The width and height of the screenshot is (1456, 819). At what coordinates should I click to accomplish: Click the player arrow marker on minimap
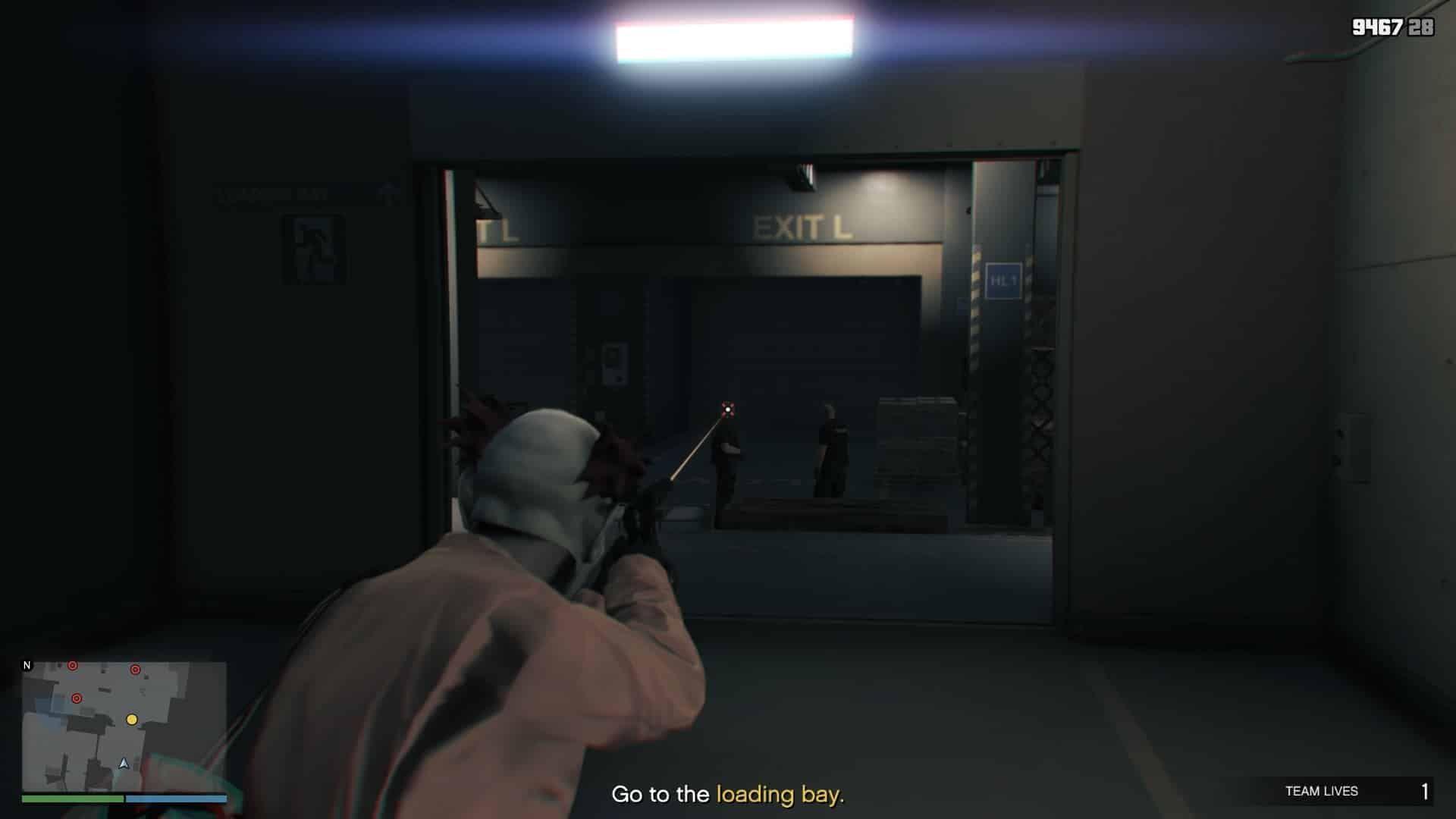pyautogui.click(x=124, y=764)
